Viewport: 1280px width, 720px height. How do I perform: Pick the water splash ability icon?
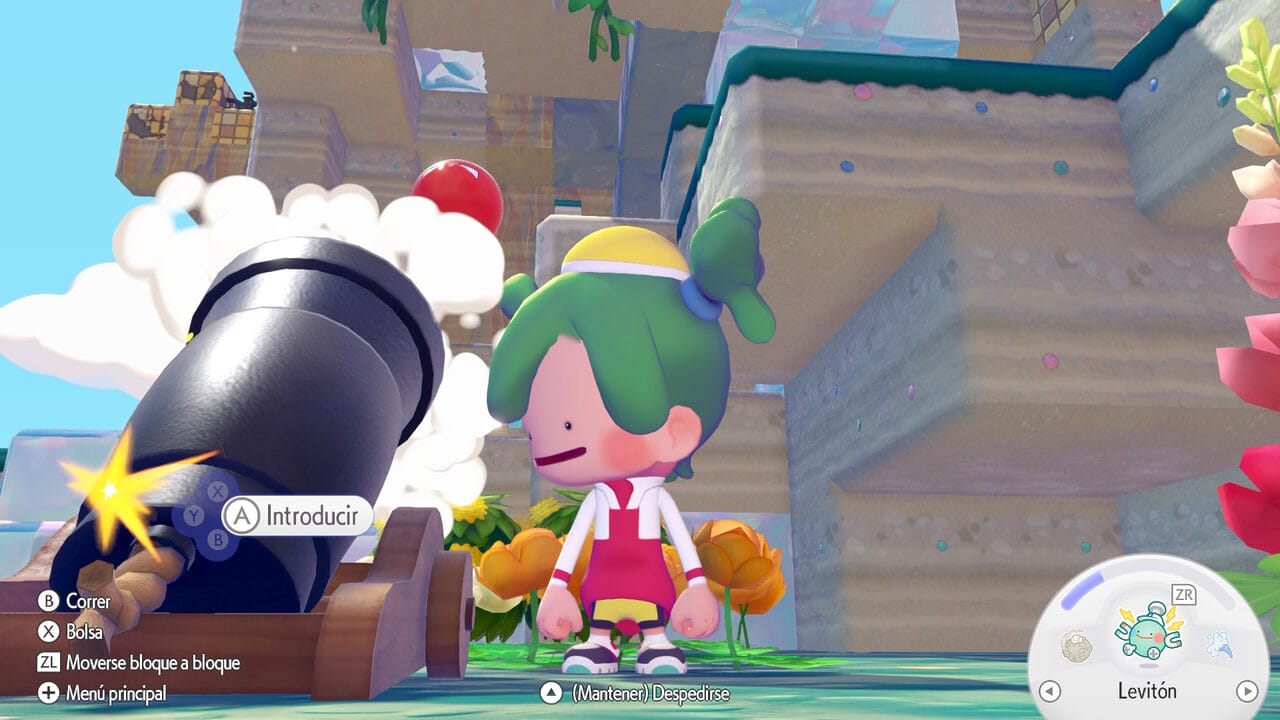pyautogui.click(x=1217, y=645)
